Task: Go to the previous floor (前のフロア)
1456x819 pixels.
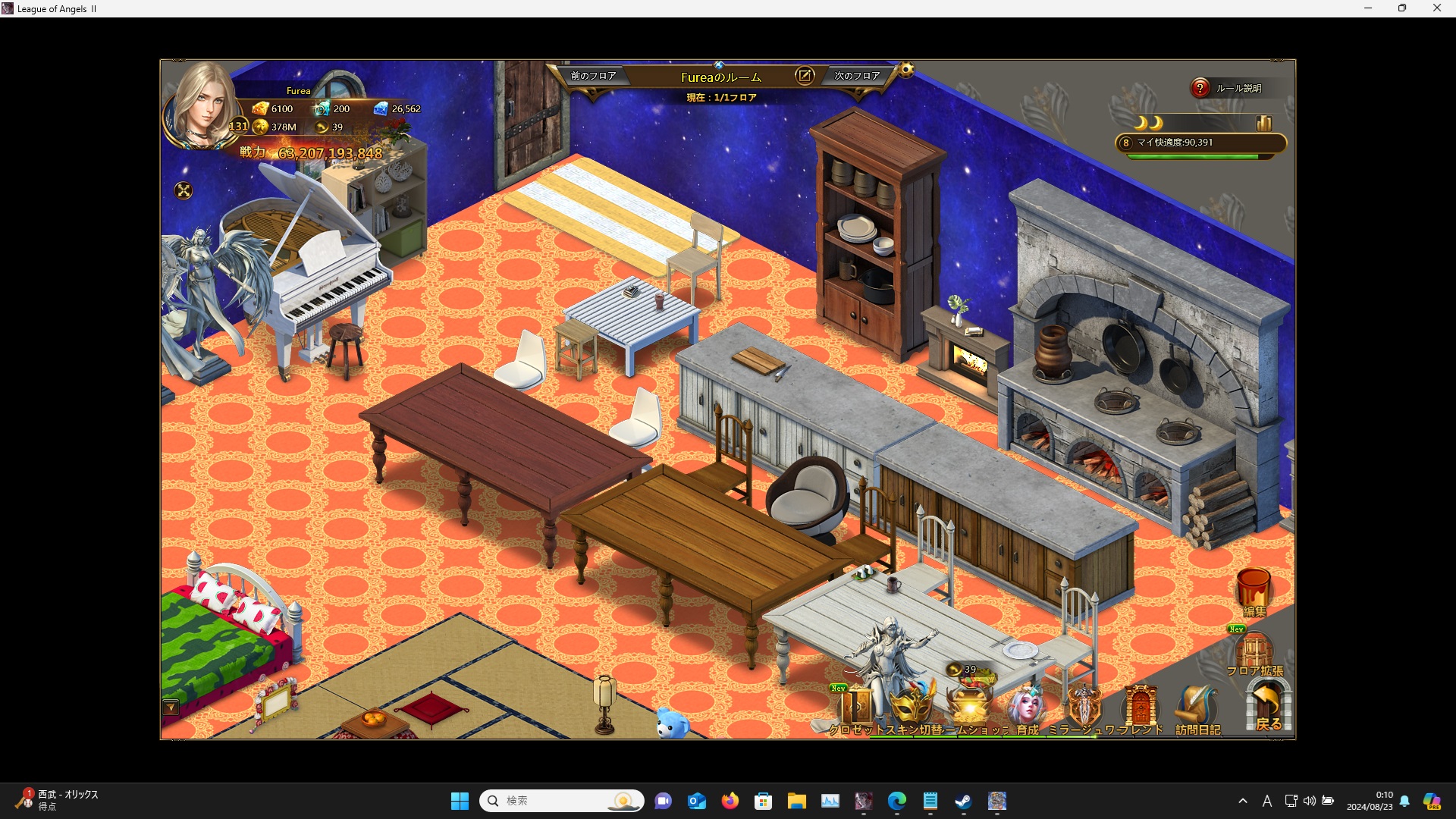Action: (x=593, y=76)
